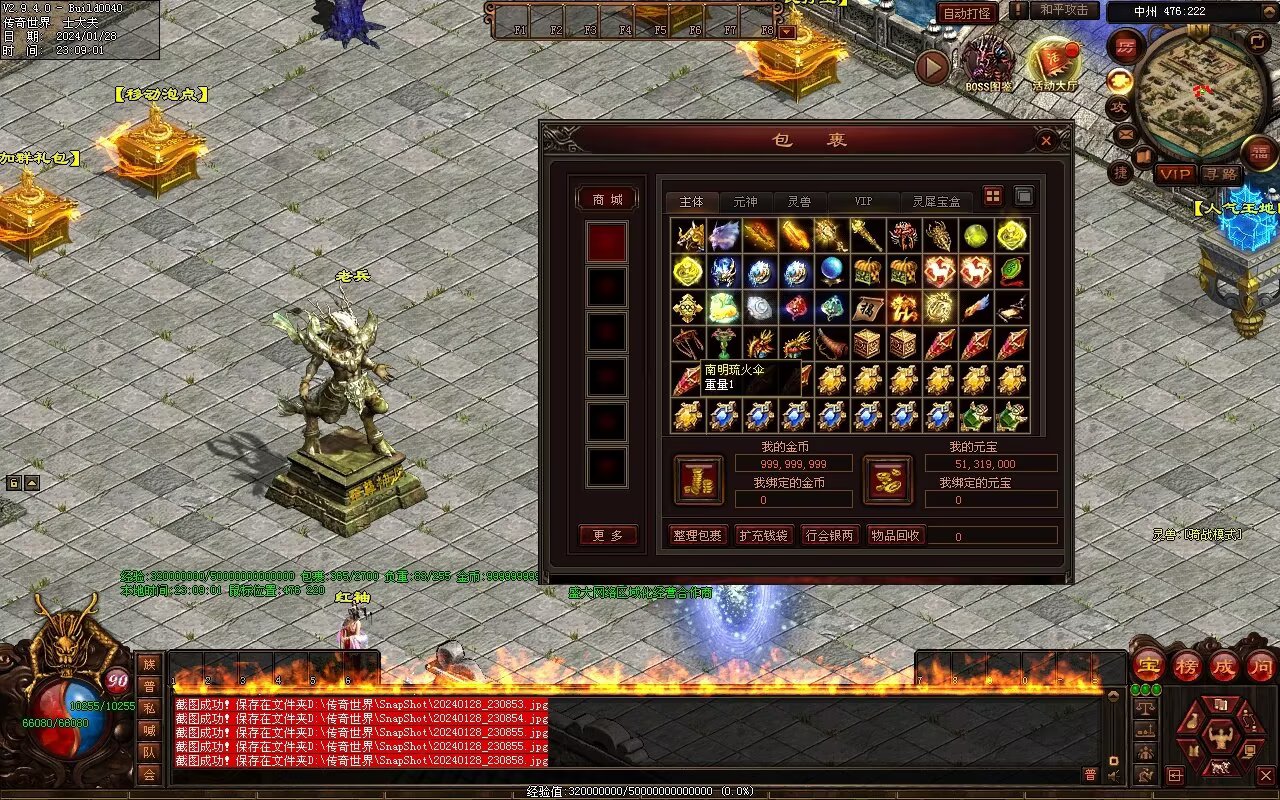The width and height of the screenshot is (1280, 800).
Task: Open the 商城 shop button
Action: tap(607, 199)
